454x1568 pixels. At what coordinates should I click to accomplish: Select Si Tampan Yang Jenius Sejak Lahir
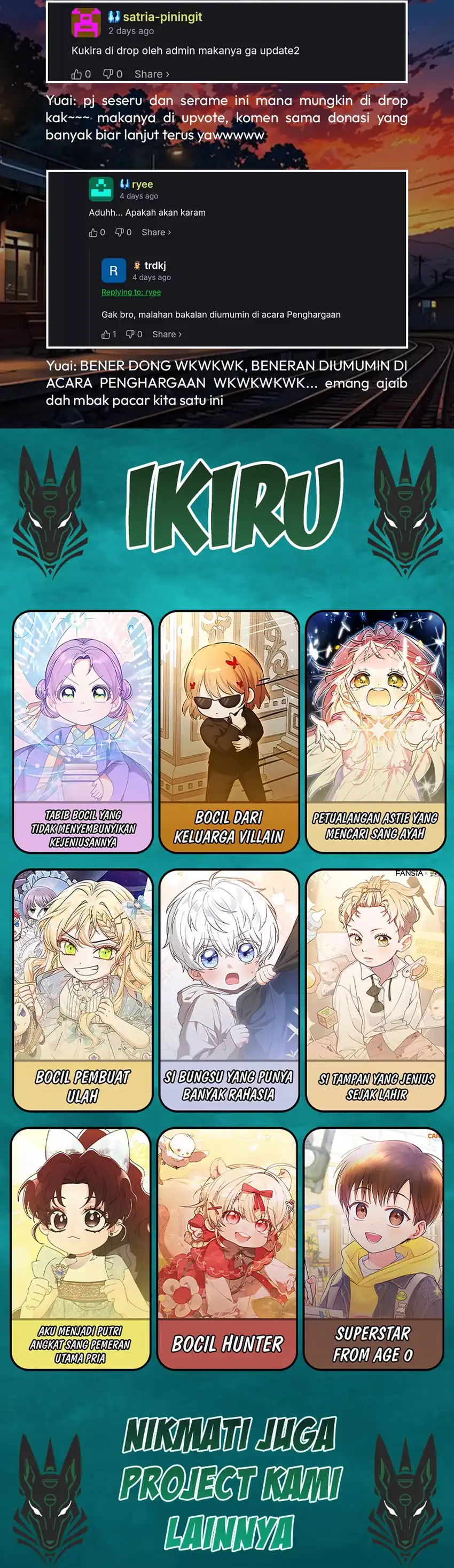click(375, 989)
